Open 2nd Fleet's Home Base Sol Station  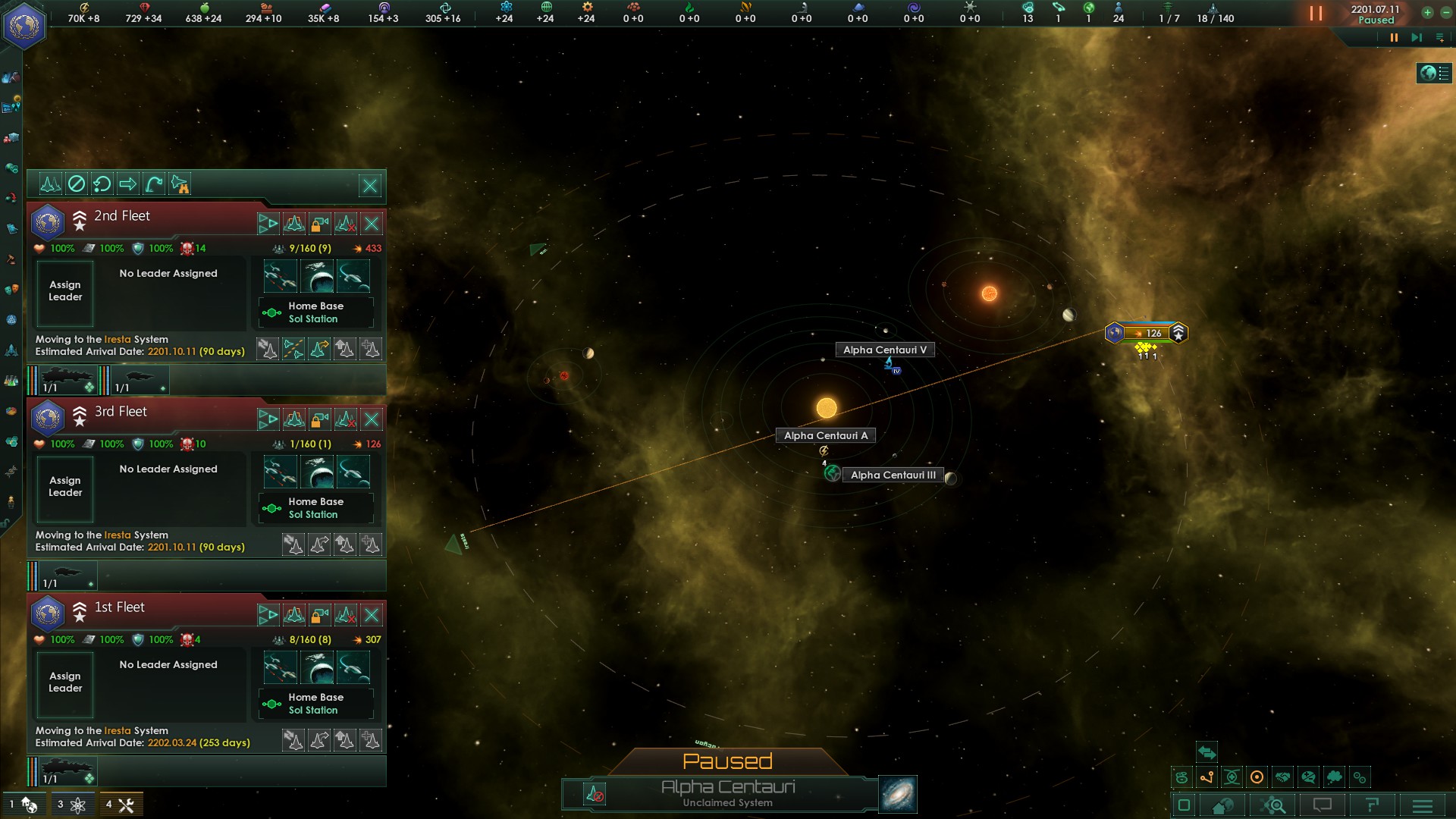315,312
